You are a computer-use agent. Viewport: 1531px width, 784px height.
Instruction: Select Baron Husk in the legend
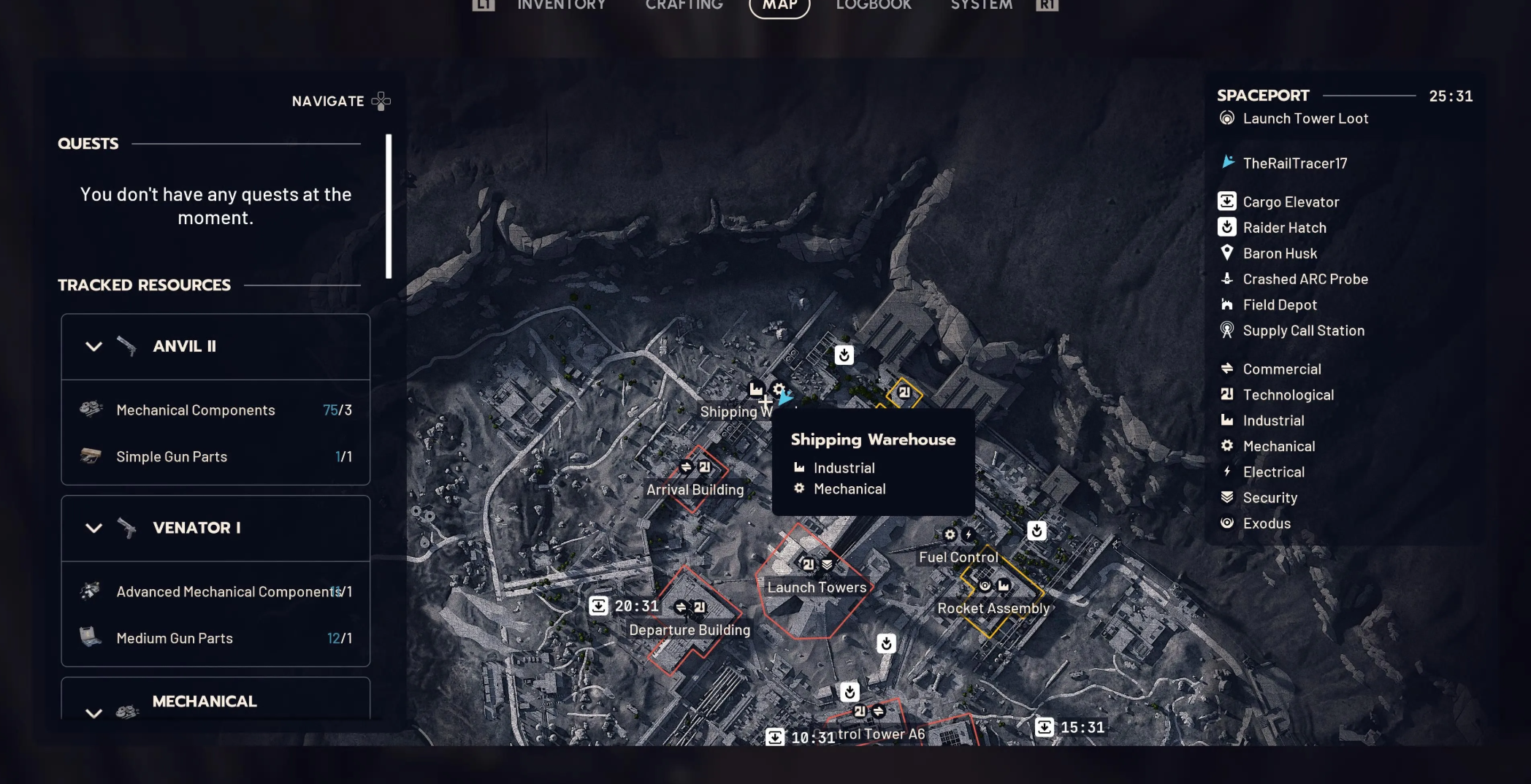click(1280, 253)
